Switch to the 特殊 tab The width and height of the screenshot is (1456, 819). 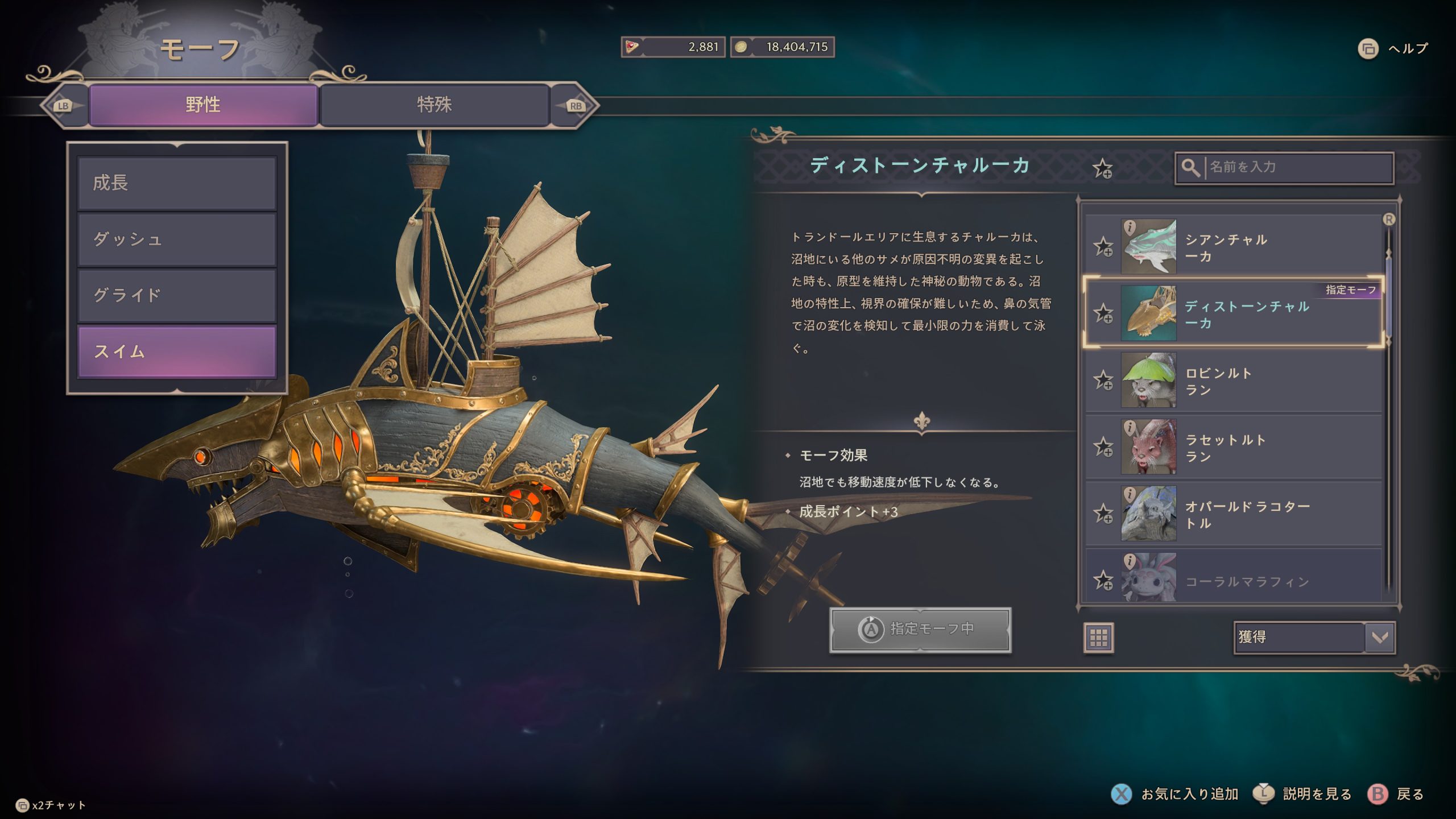(x=435, y=105)
